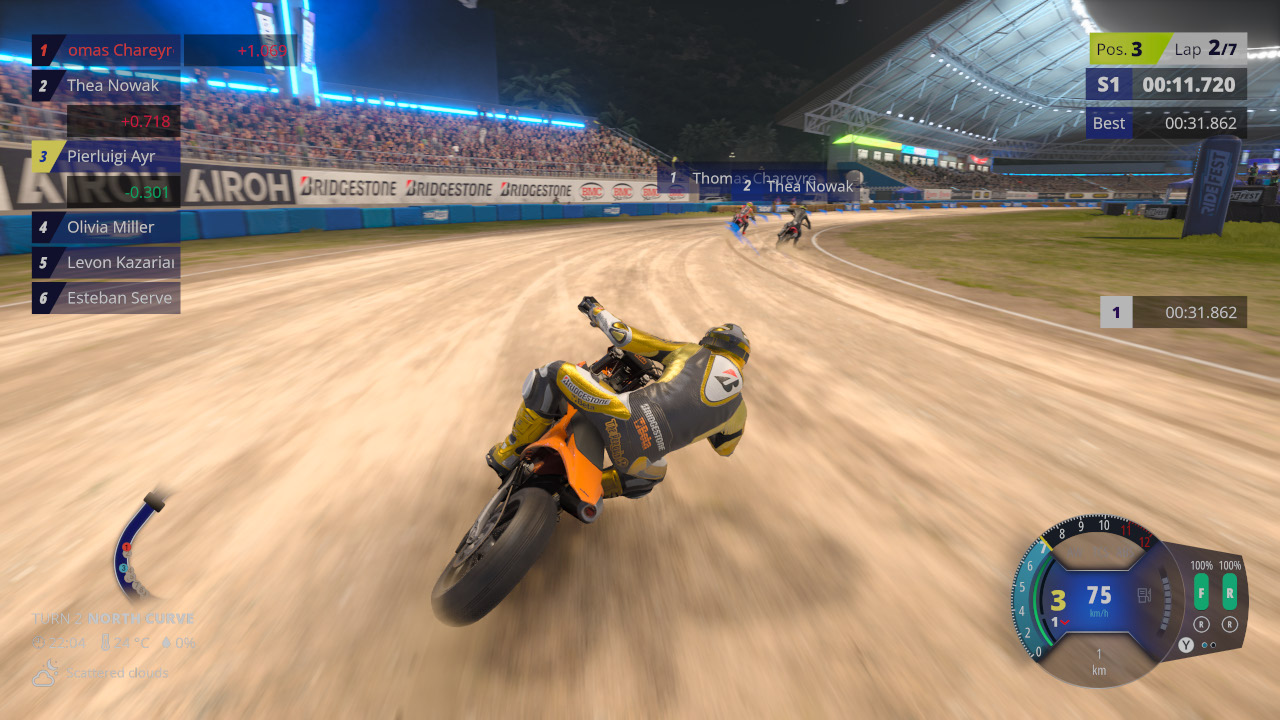Viewport: 1280px width, 720px height.
Task: Click the curved track minimap
Action: tap(136, 545)
